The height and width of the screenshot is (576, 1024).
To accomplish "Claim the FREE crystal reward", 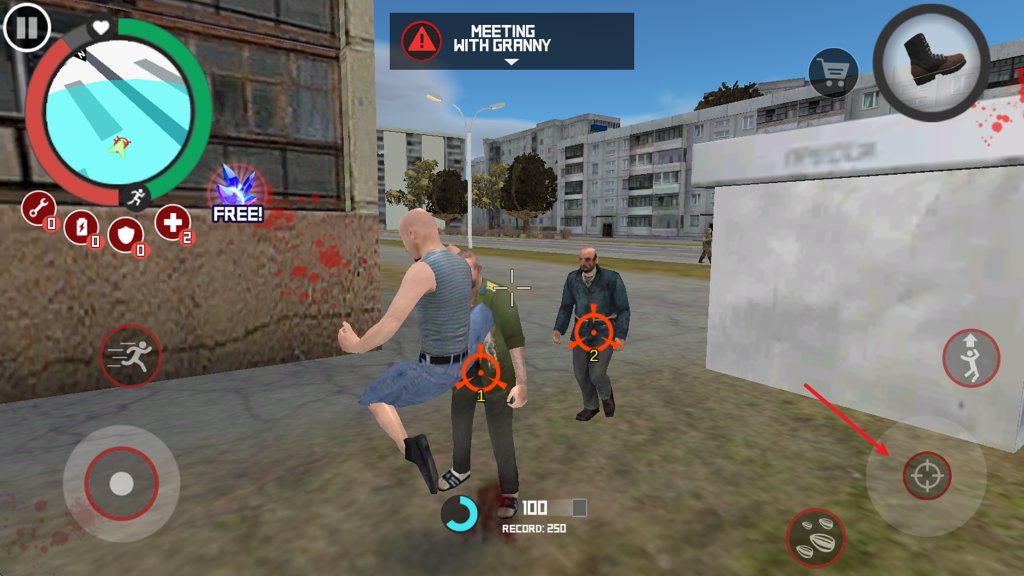I will point(237,193).
